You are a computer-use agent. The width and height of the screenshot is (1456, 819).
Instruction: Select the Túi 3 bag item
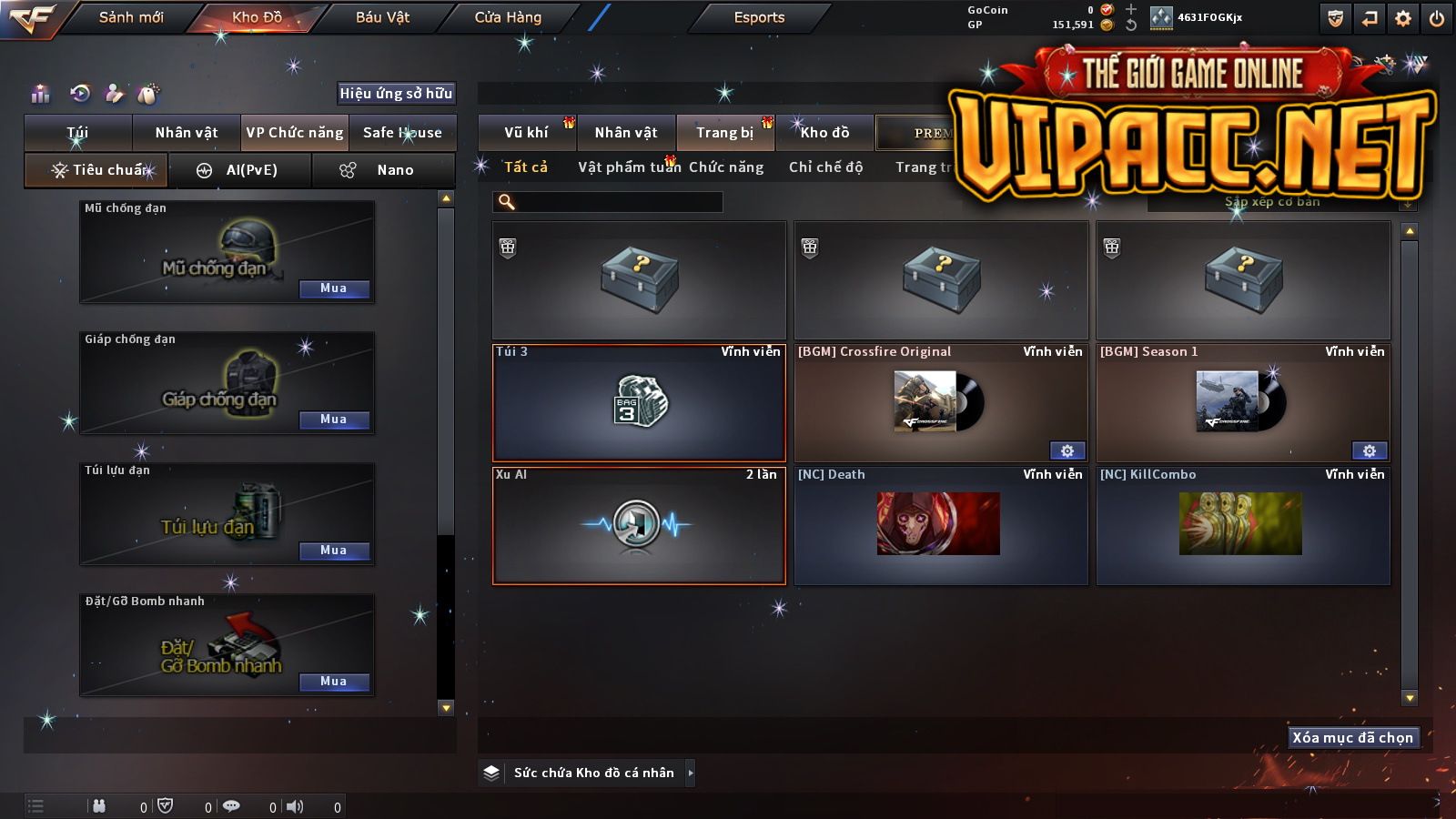pyautogui.click(x=639, y=403)
